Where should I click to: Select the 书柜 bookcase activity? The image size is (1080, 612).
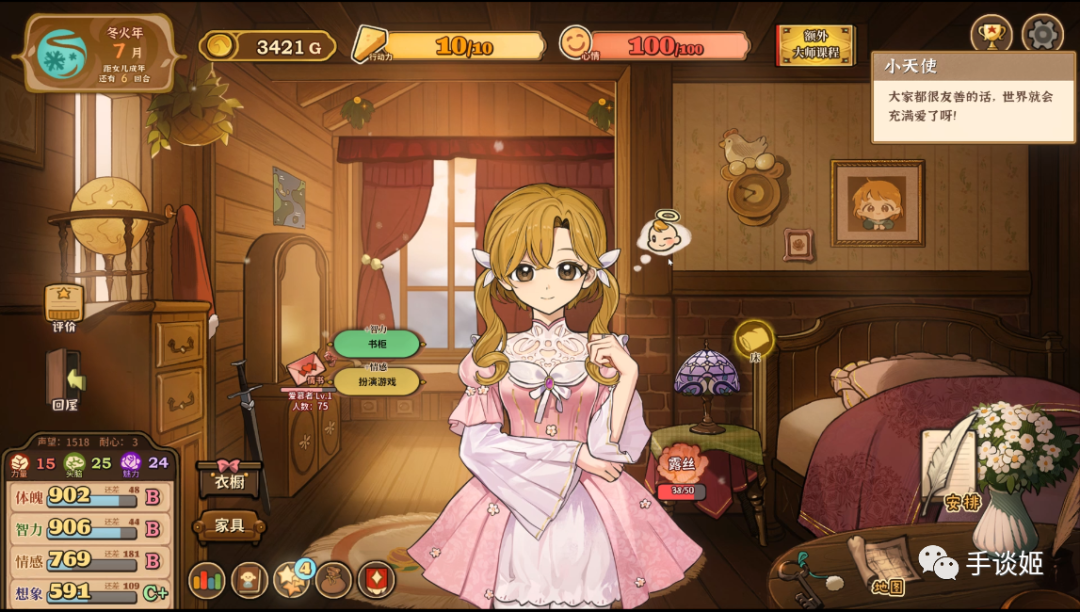point(376,344)
